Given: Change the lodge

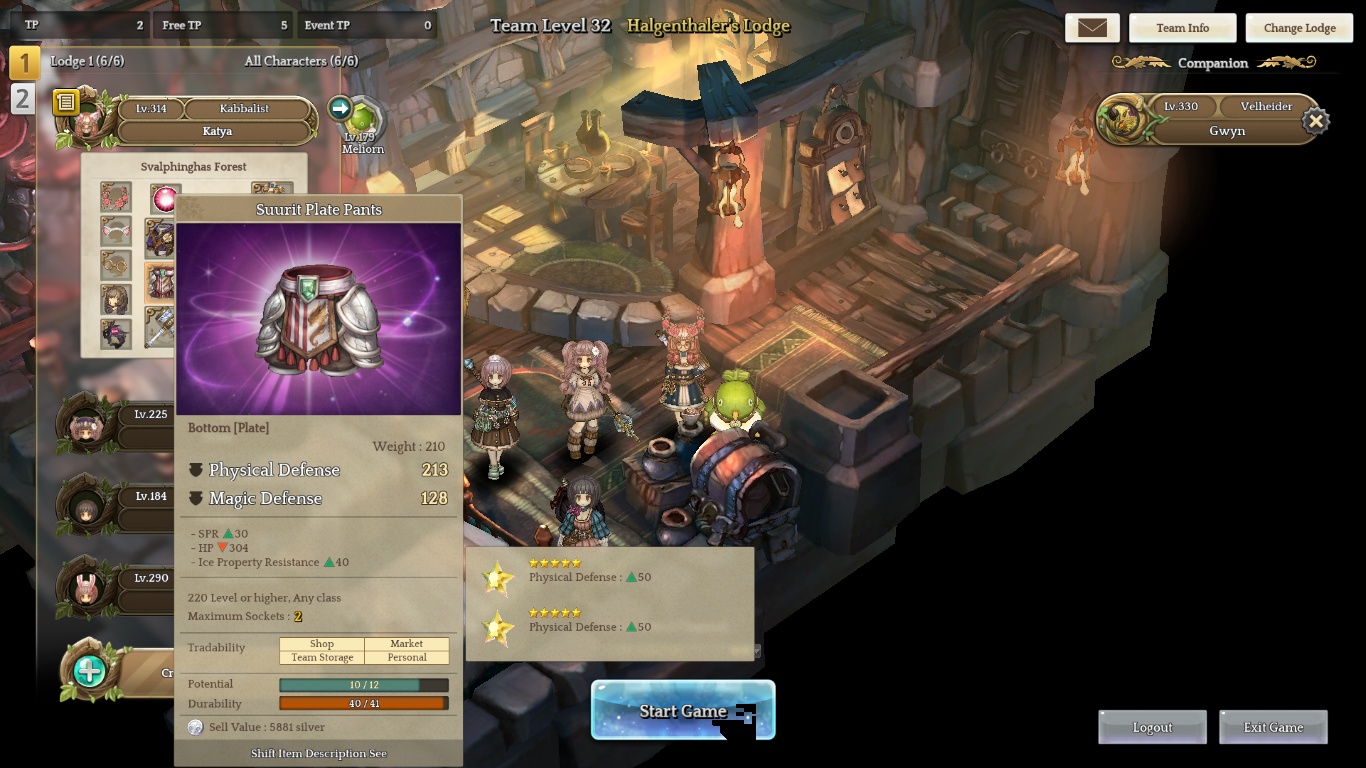Looking at the screenshot, I should (x=1299, y=28).
